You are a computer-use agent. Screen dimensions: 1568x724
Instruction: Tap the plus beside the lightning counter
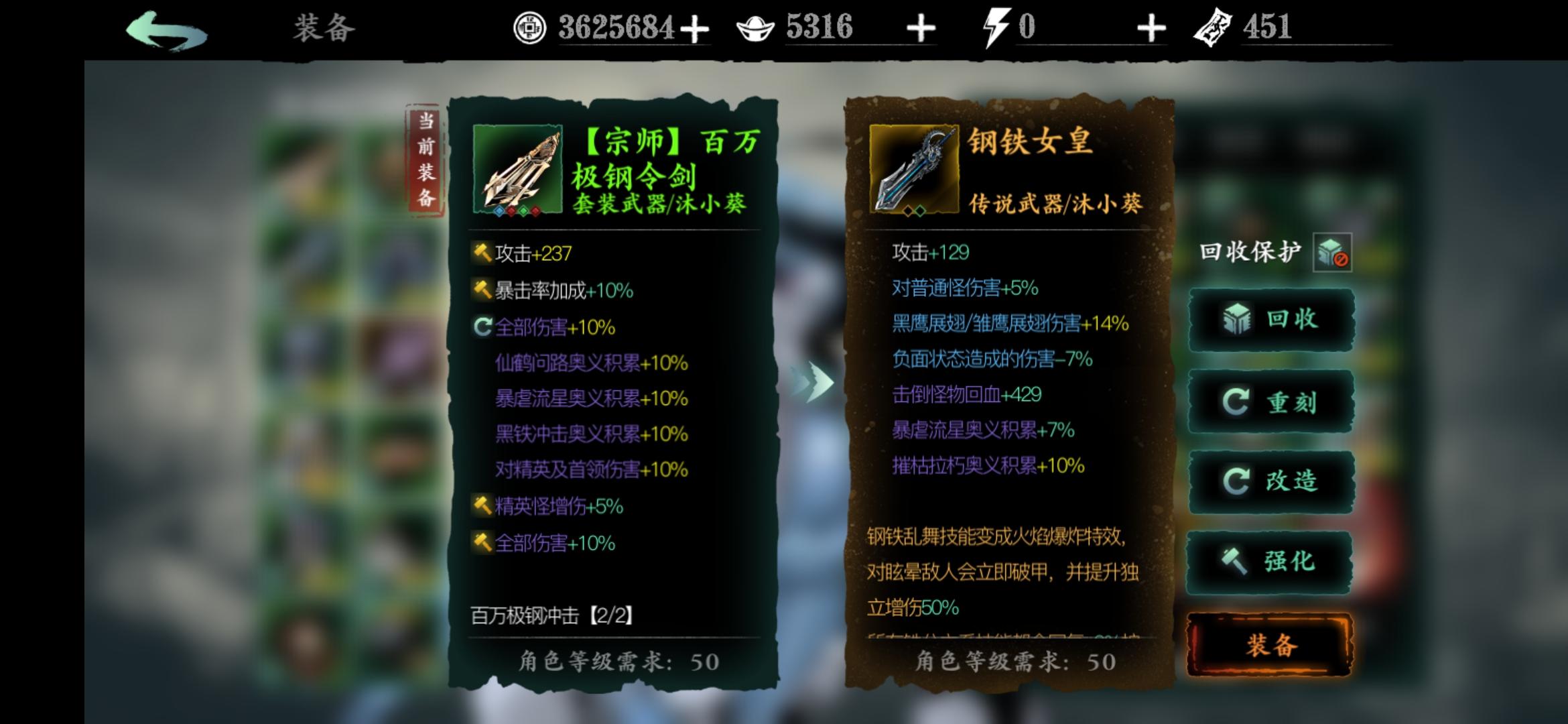tap(1151, 27)
